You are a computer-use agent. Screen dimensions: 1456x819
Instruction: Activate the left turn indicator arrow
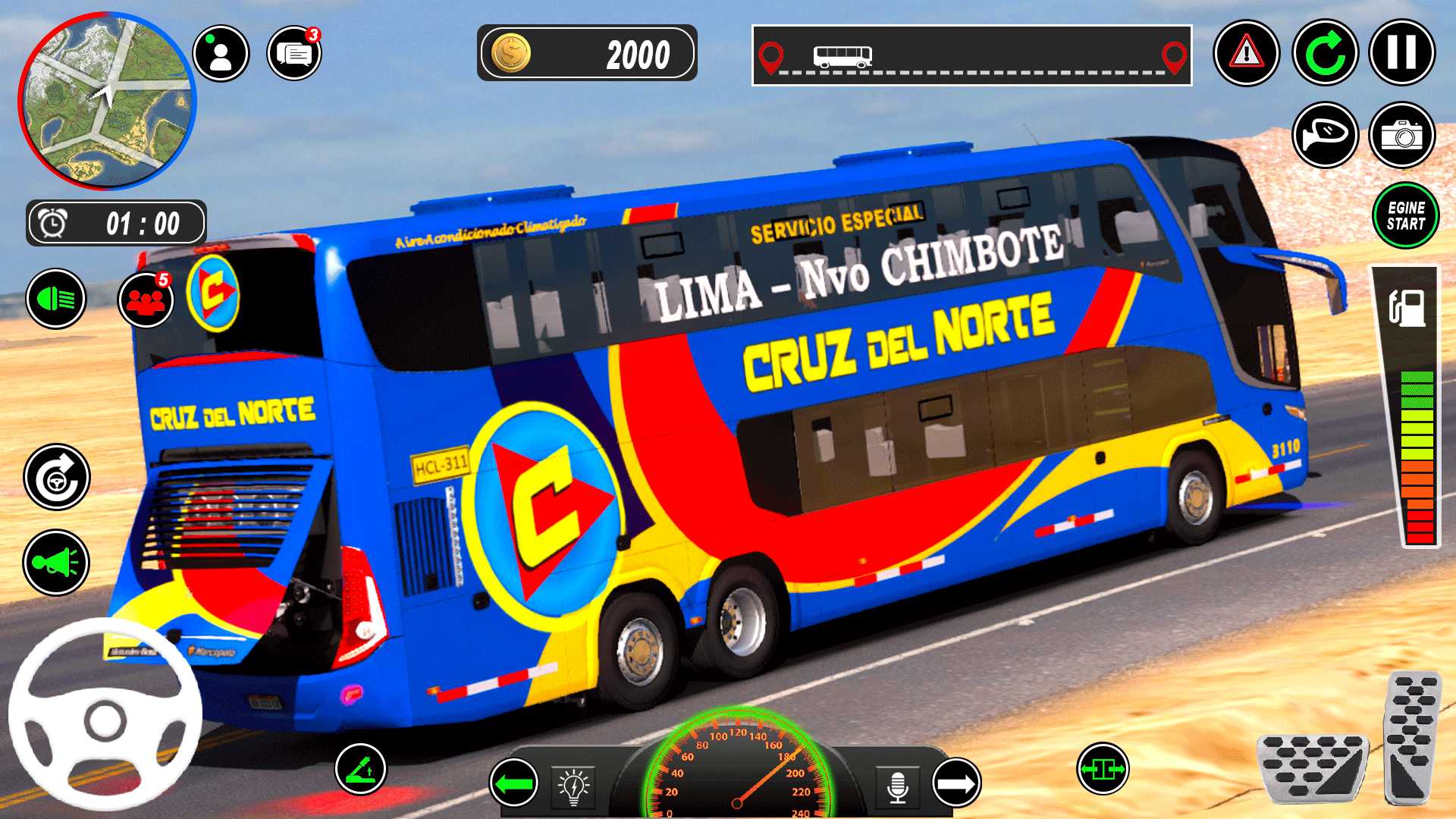click(x=514, y=783)
